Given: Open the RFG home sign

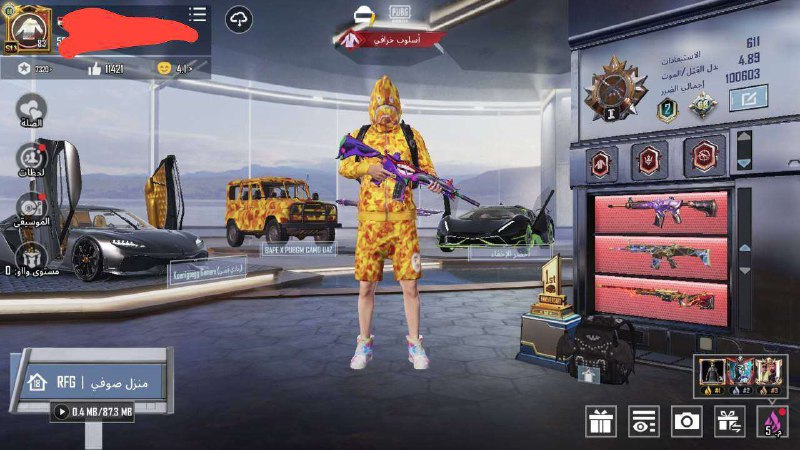Looking at the screenshot, I should coord(90,382).
